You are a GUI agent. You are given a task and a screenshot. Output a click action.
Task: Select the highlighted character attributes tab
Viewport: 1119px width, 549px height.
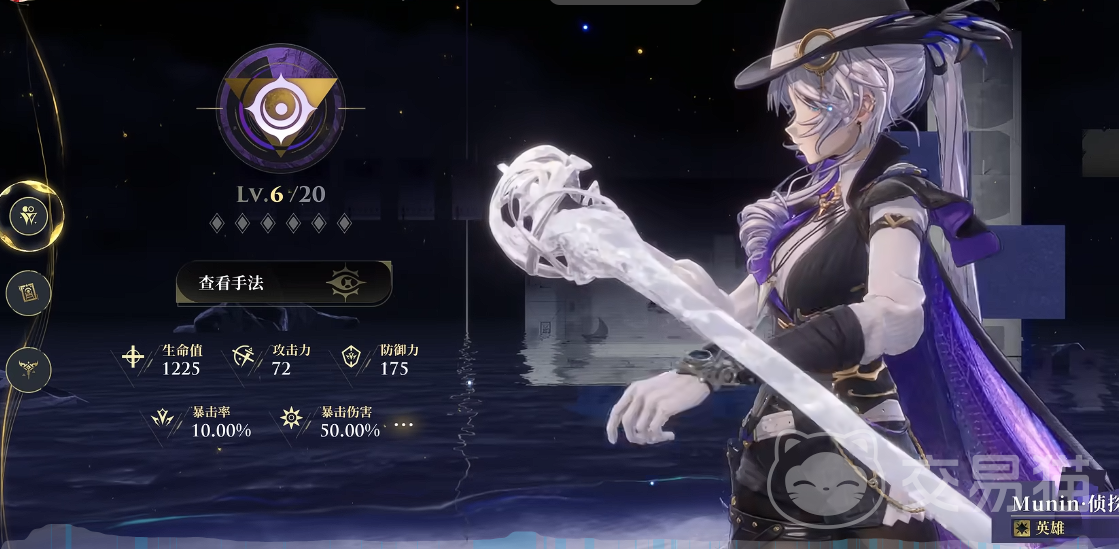(x=29, y=215)
